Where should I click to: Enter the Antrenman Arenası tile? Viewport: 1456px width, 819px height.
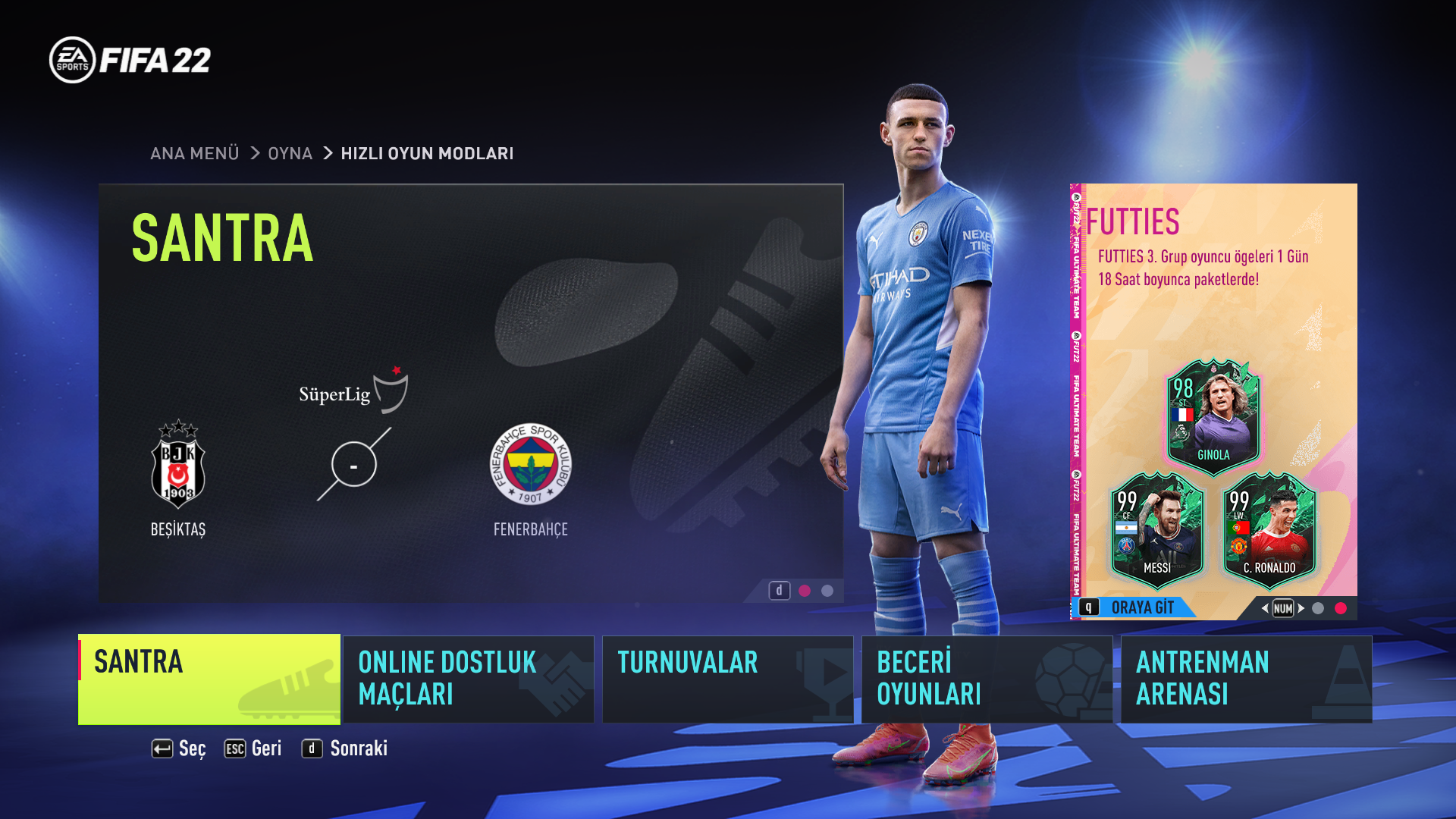[x=1246, y=679]
